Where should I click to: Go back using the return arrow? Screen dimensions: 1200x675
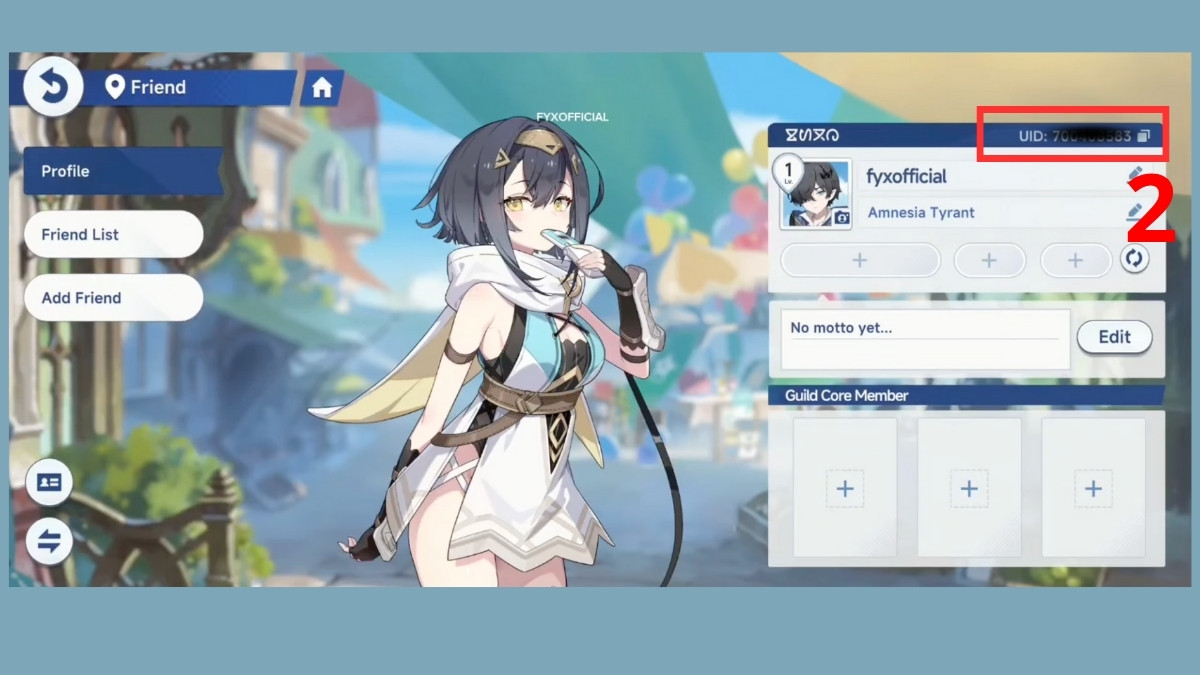46,87
